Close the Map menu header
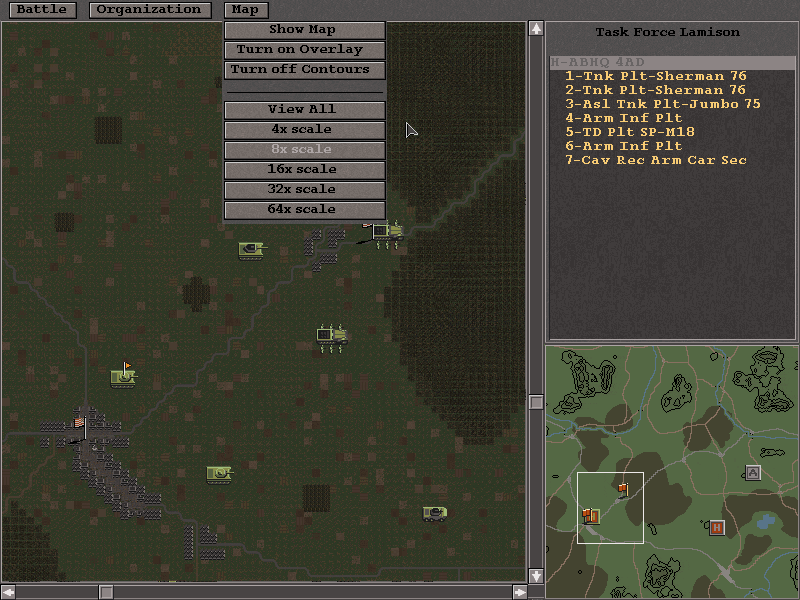The width and height of the screenshot is (800, 600). (x=245, y=10)
